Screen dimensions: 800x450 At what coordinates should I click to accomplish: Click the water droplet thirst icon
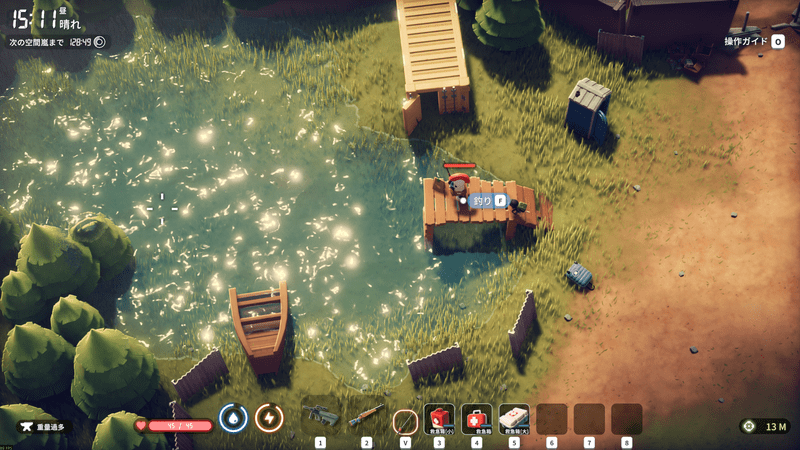click(233, 417)
